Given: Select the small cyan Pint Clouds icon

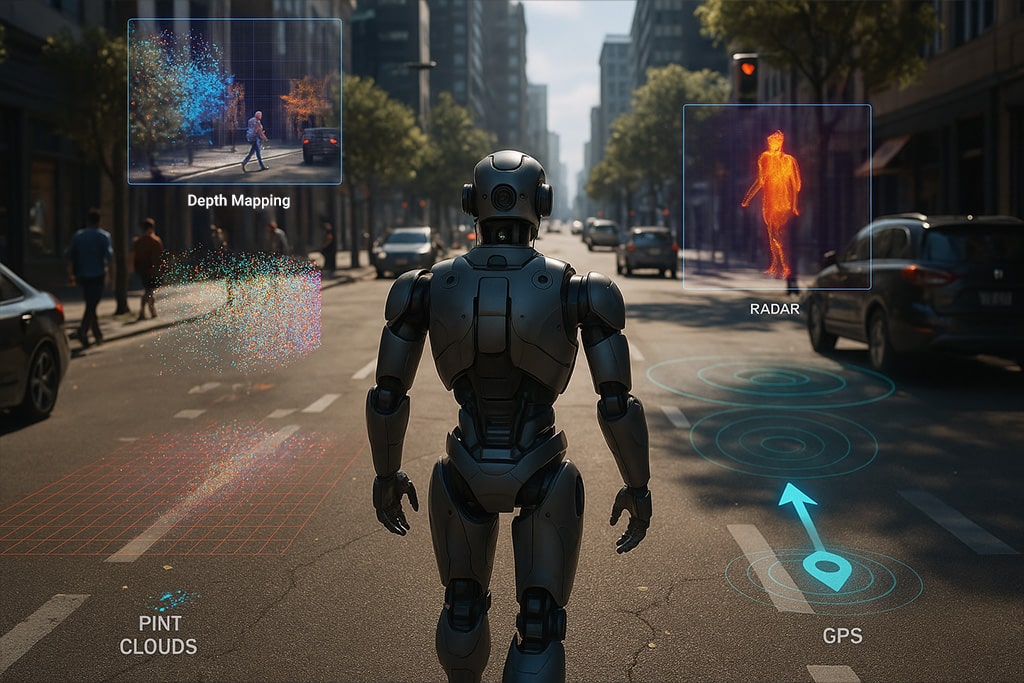Looking at the screenshot, I should click(x=171, y=600).
